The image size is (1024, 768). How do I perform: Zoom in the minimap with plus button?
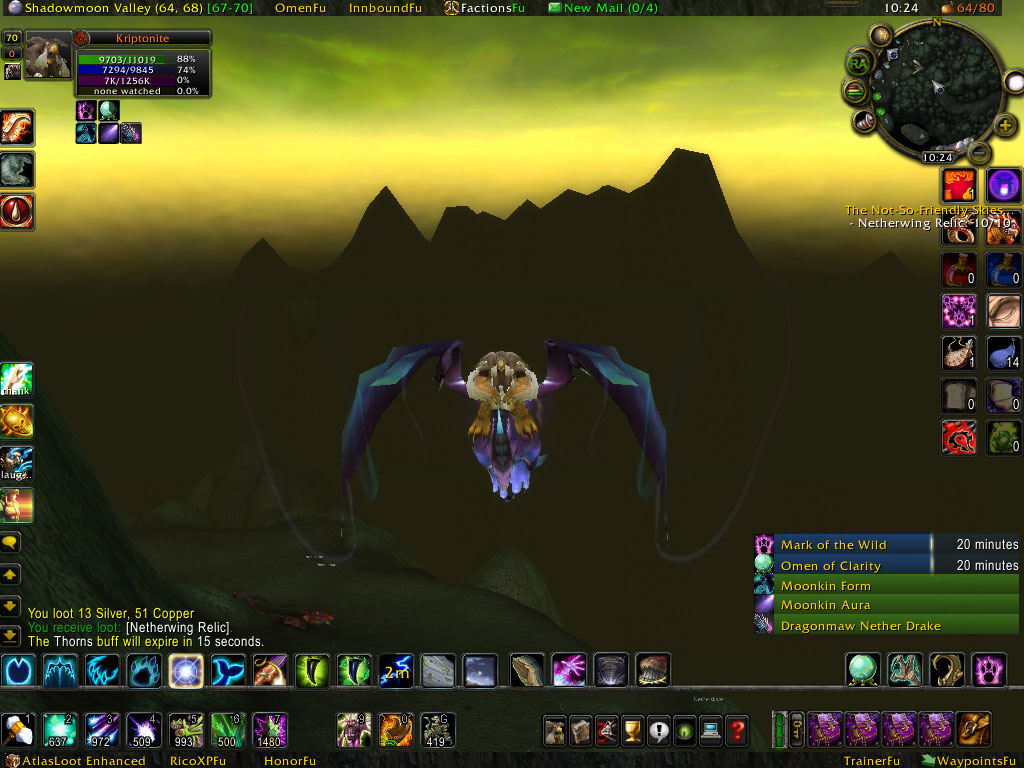click(x=1006, y=125)
